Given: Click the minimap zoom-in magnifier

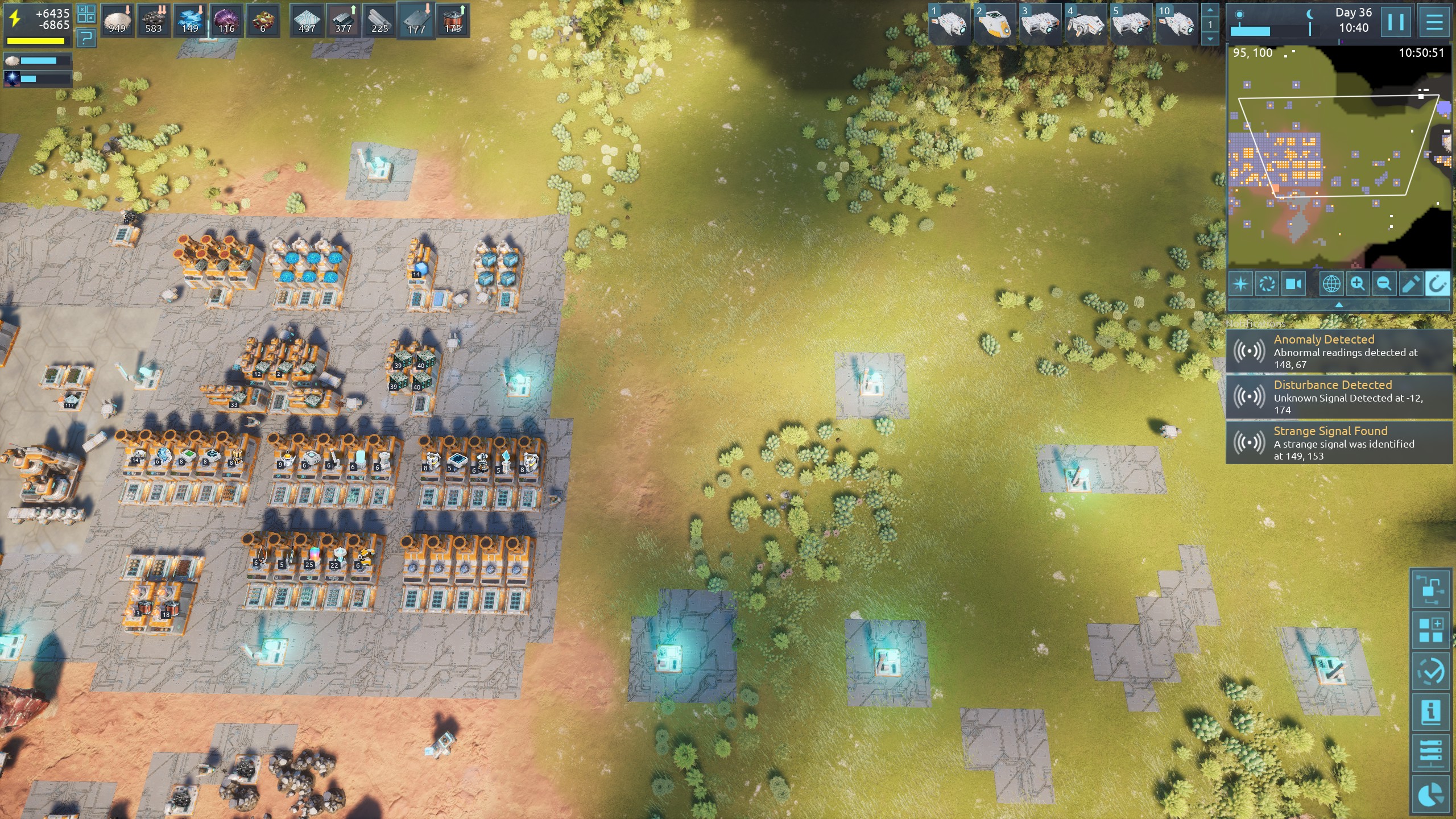Looking at the screenshot, I should click(x=1358, y=283).
